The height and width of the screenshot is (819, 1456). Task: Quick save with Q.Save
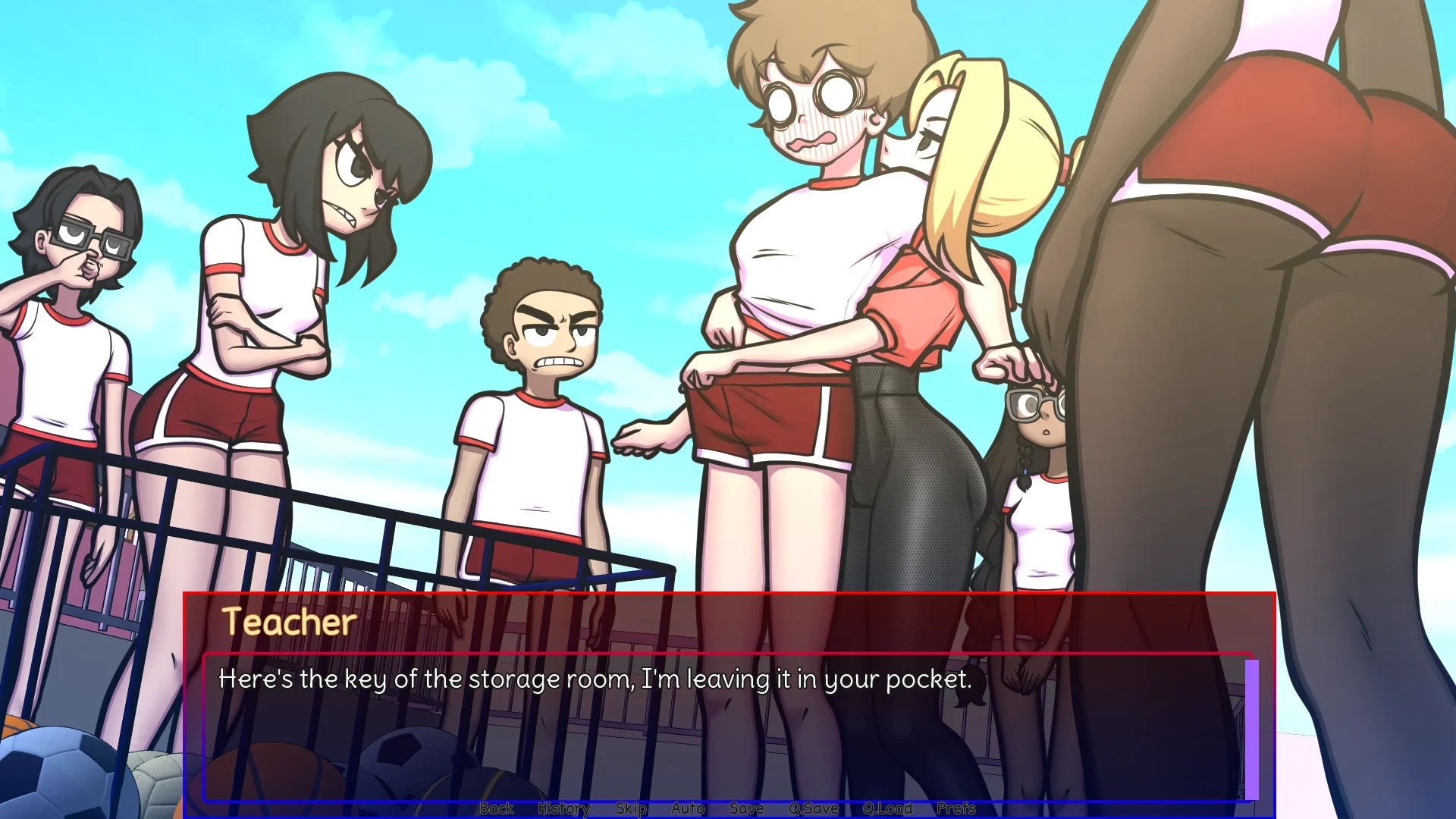pyautogui.click(x=813, y=808)
